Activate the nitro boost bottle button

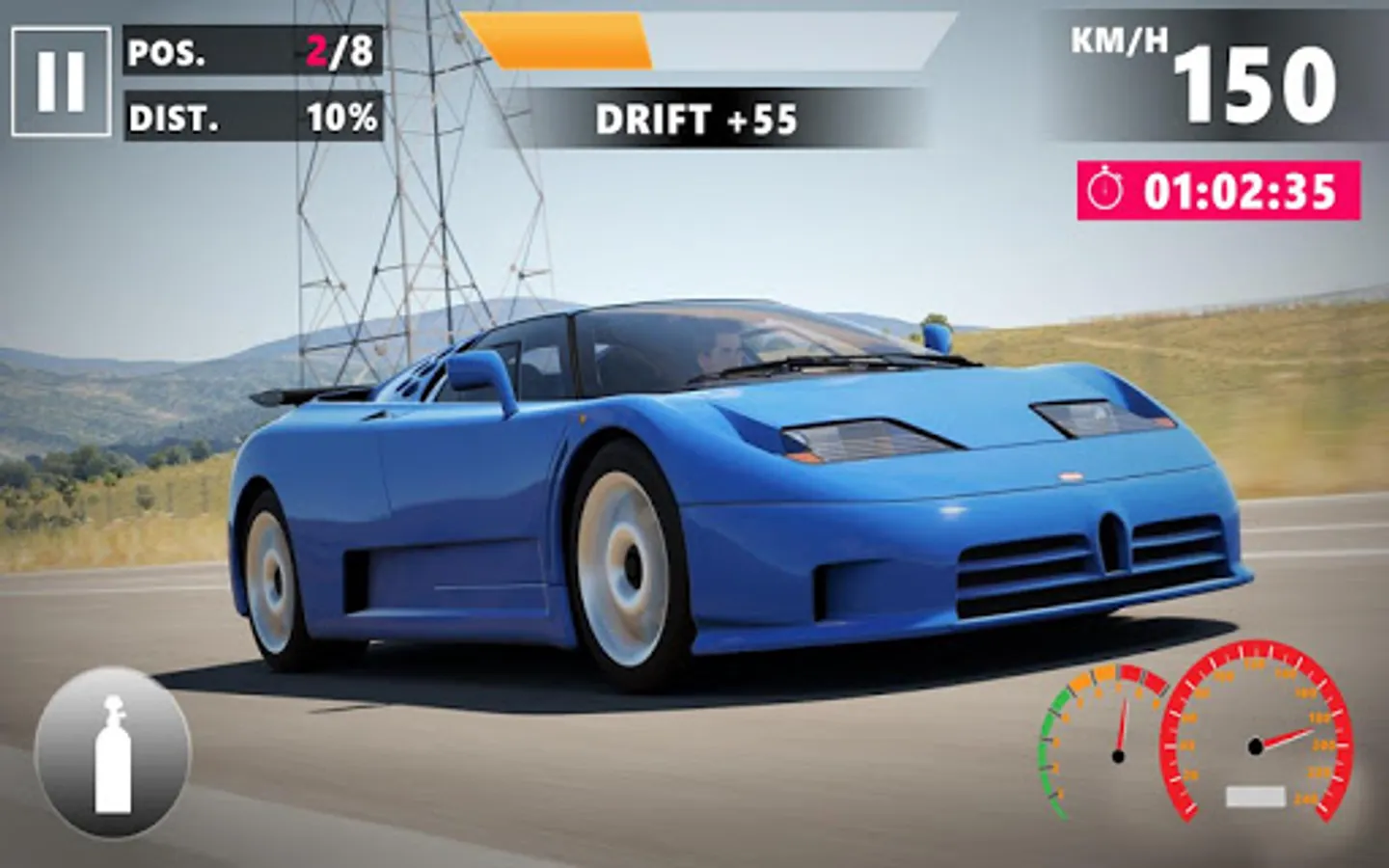pos(113,753)
